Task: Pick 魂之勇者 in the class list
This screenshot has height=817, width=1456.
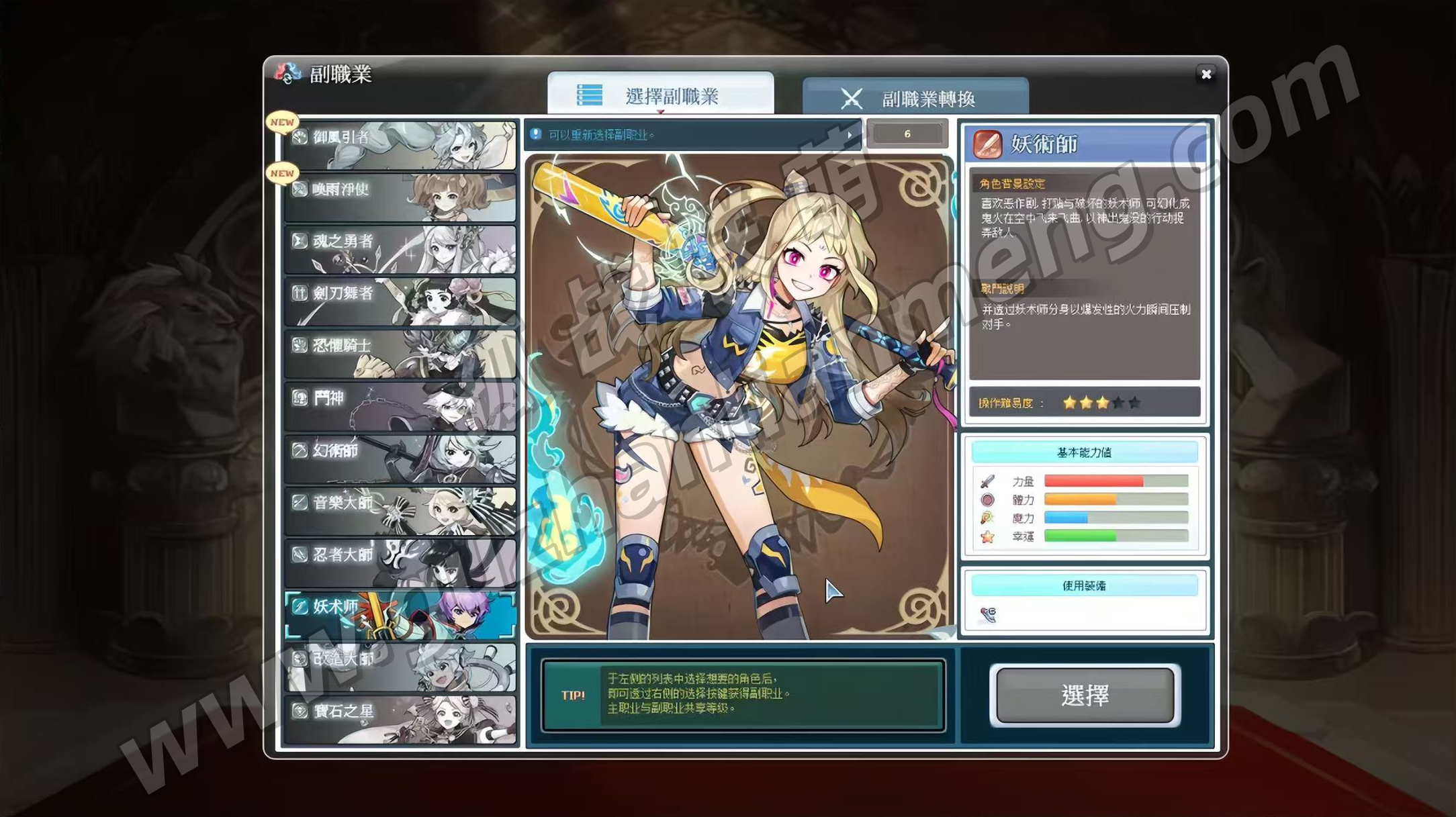Action: tap(401, 249)
